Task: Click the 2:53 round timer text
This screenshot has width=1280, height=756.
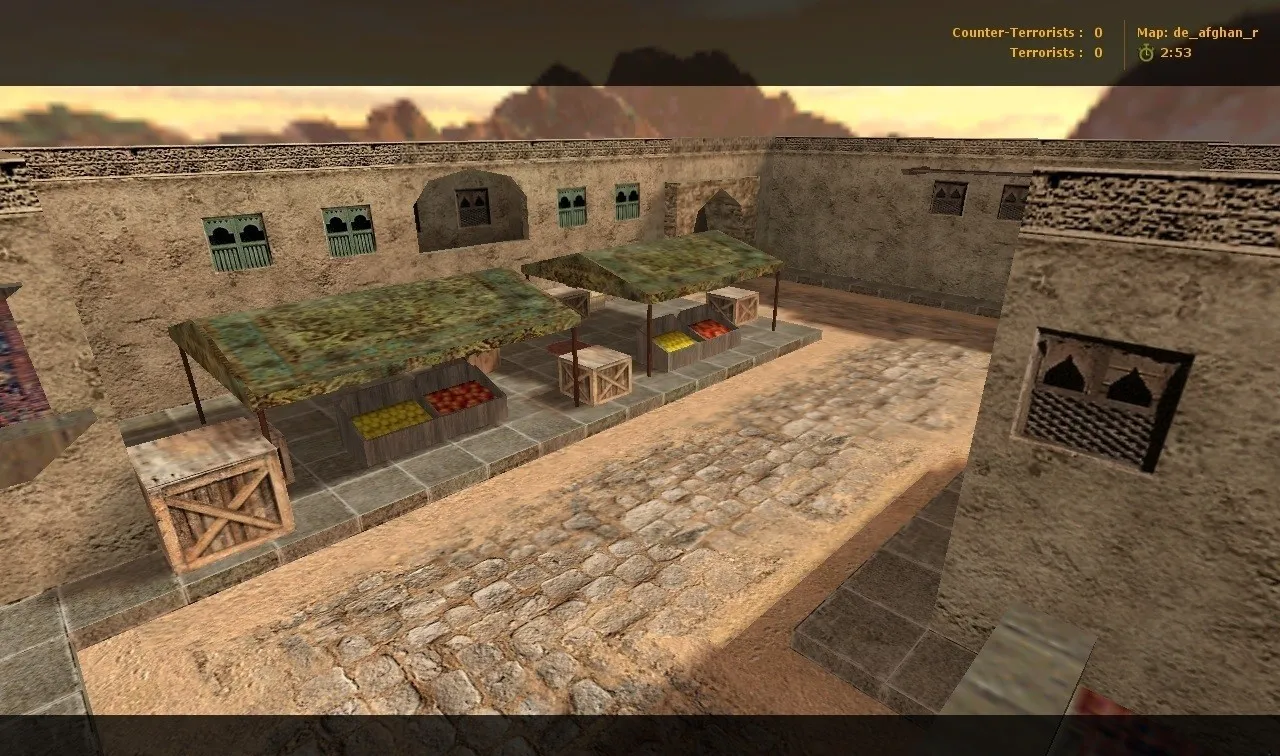Action: pyautogui.click(x=1175, y=51)
